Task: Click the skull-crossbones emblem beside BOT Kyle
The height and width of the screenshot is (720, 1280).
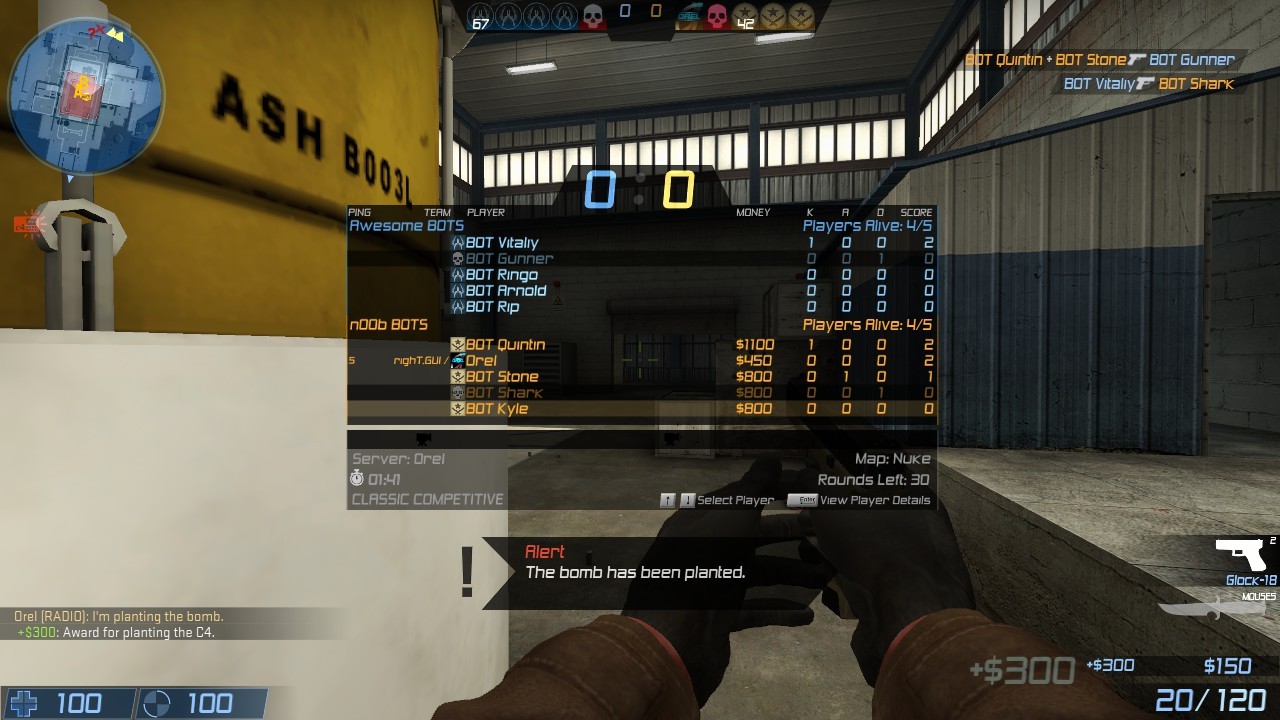Action: coord(456,408)
